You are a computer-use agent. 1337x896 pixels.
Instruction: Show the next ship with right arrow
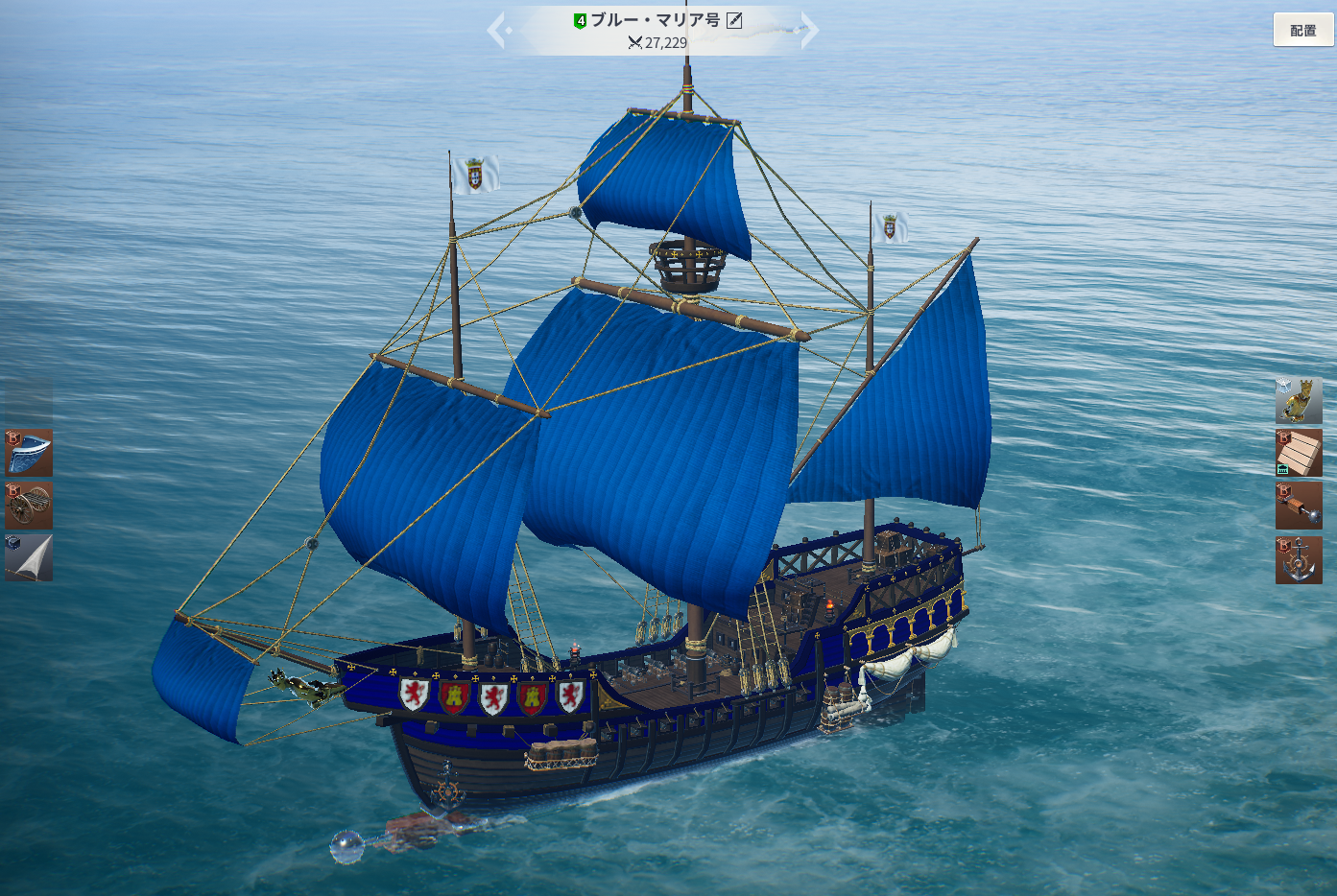[x=808, y=30]
